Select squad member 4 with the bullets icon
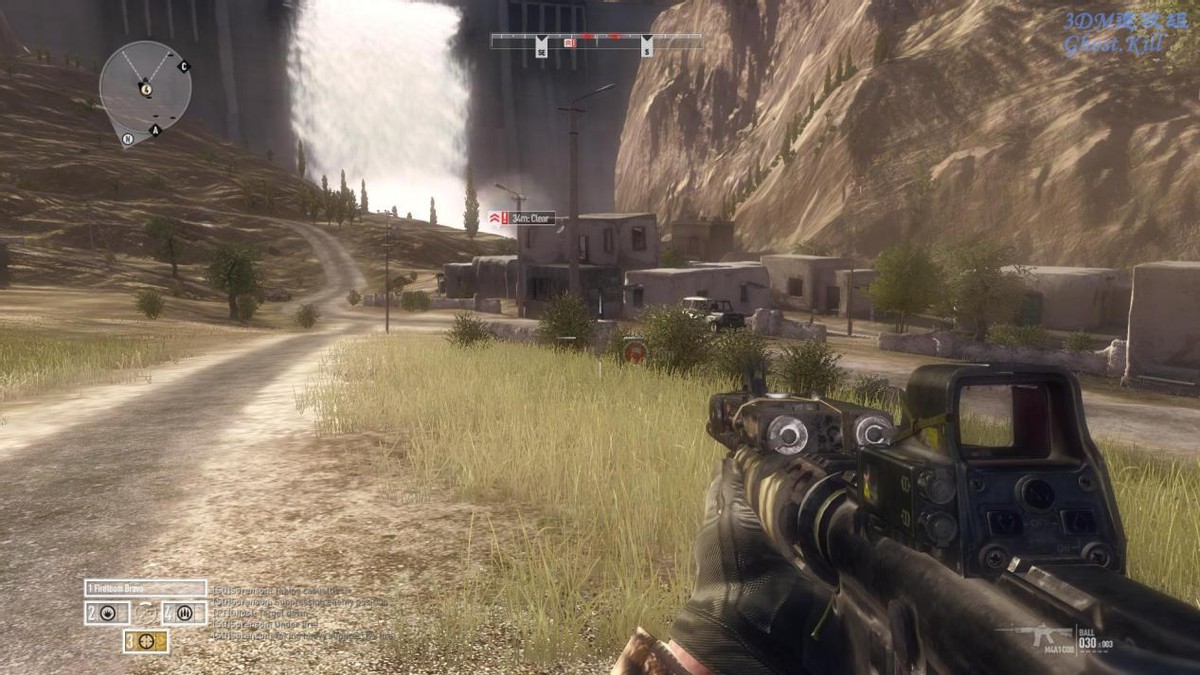The height and width of the screenshot is (675, 1200). (x=184, y=613)
